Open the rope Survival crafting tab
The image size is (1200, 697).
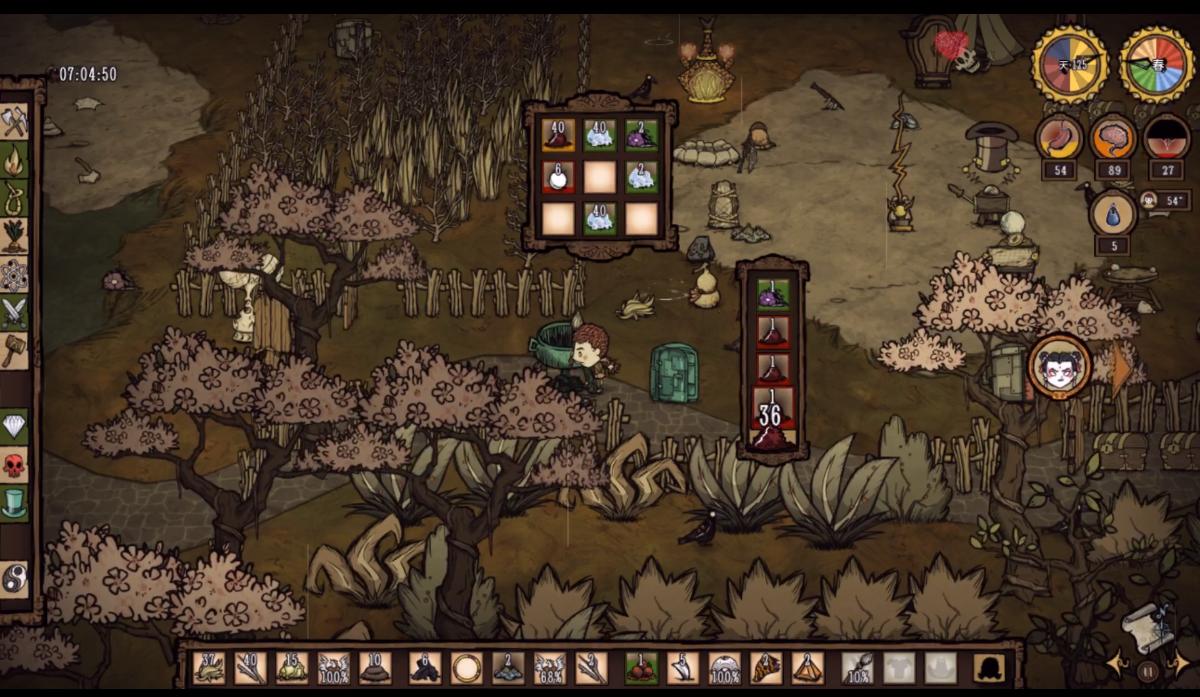tap(15, 198)
